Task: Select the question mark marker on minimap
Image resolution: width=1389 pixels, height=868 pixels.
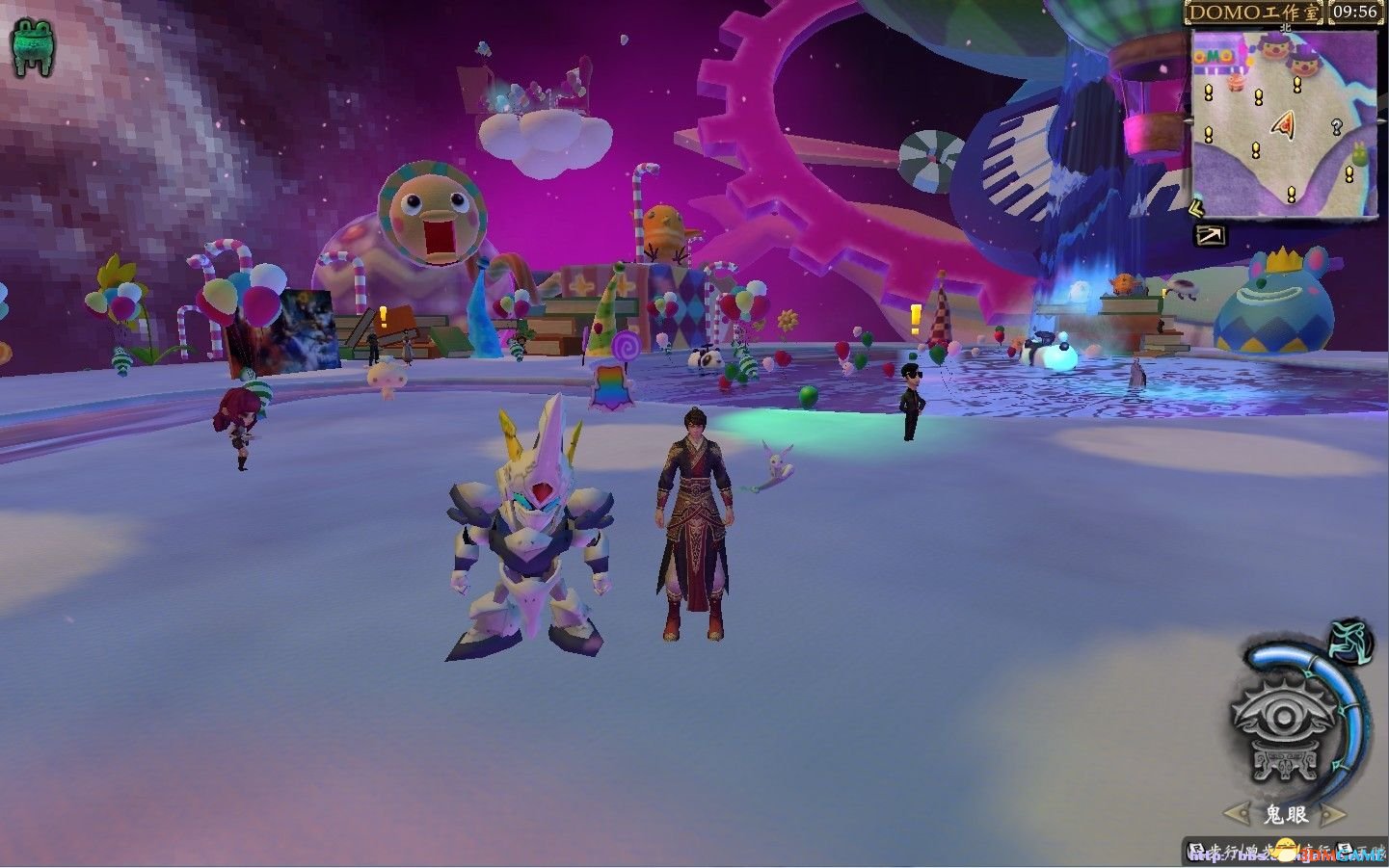Action: coord(1336,126)
